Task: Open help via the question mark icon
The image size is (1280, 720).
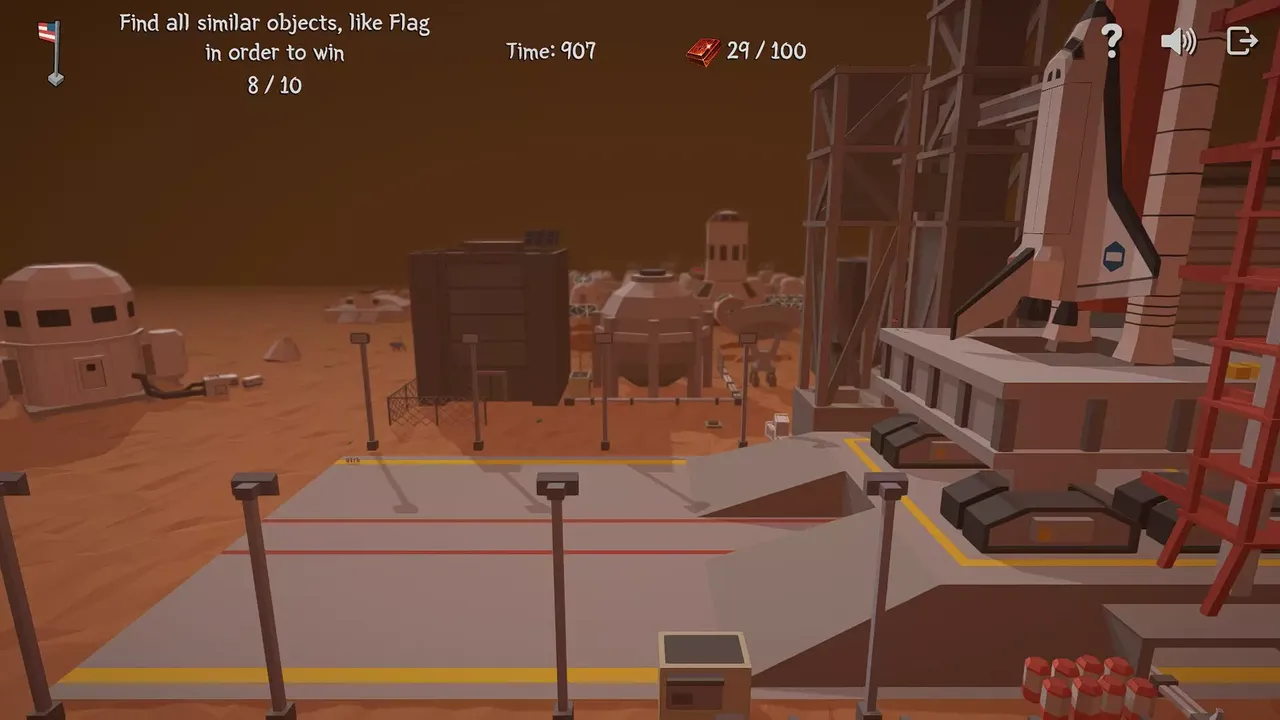Action: [x=1112, y=41]
